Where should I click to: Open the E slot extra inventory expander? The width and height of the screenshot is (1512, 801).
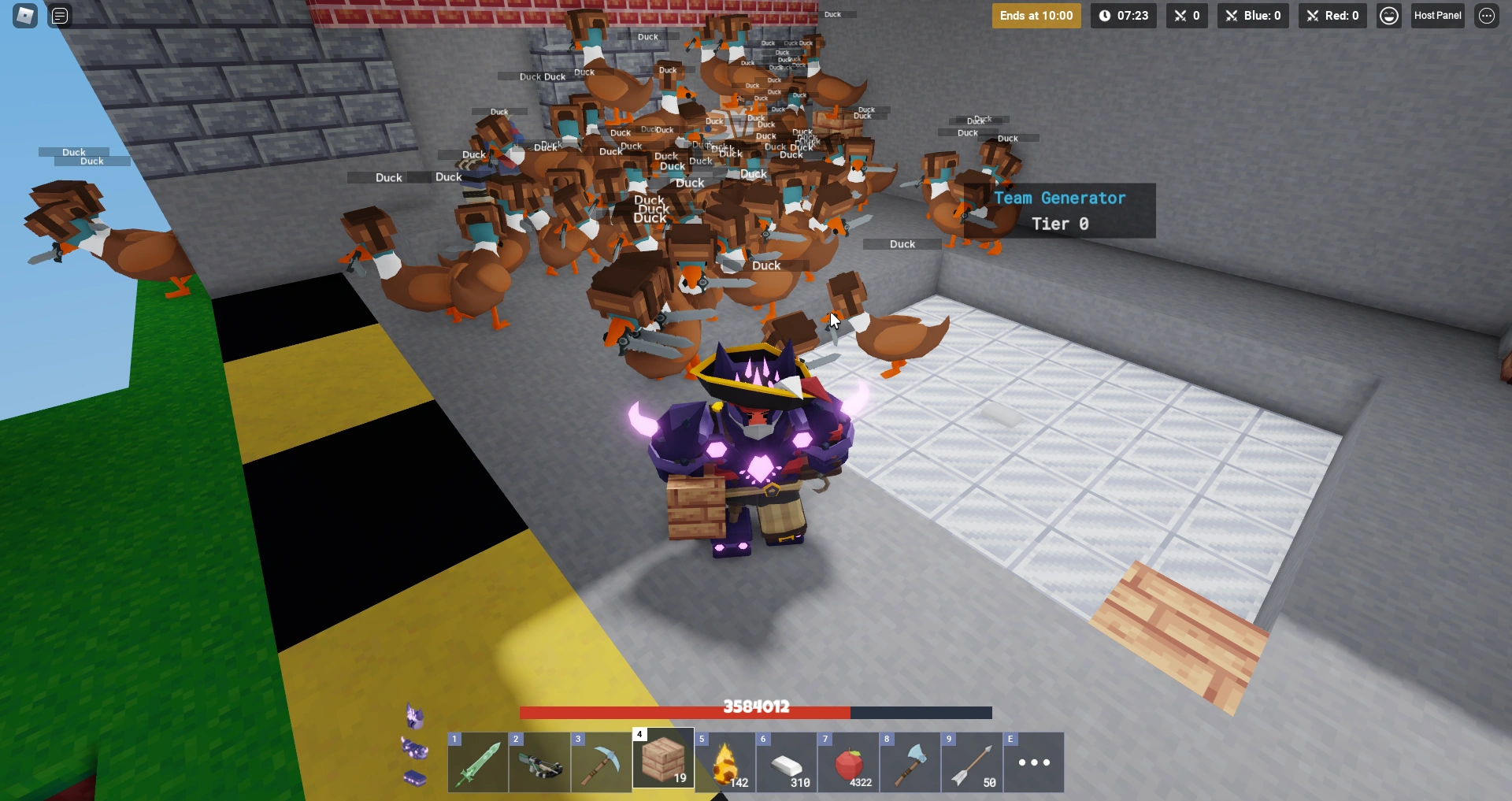tap(1032, 762)
